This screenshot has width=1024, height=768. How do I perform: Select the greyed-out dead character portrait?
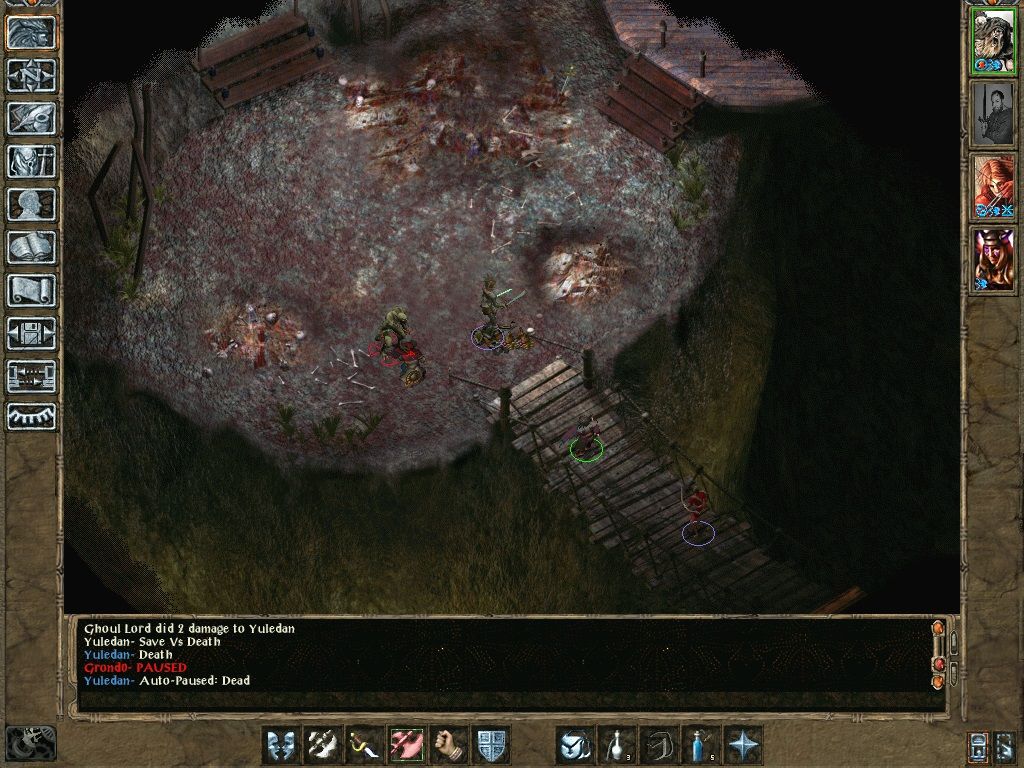[x=993, y=114]
